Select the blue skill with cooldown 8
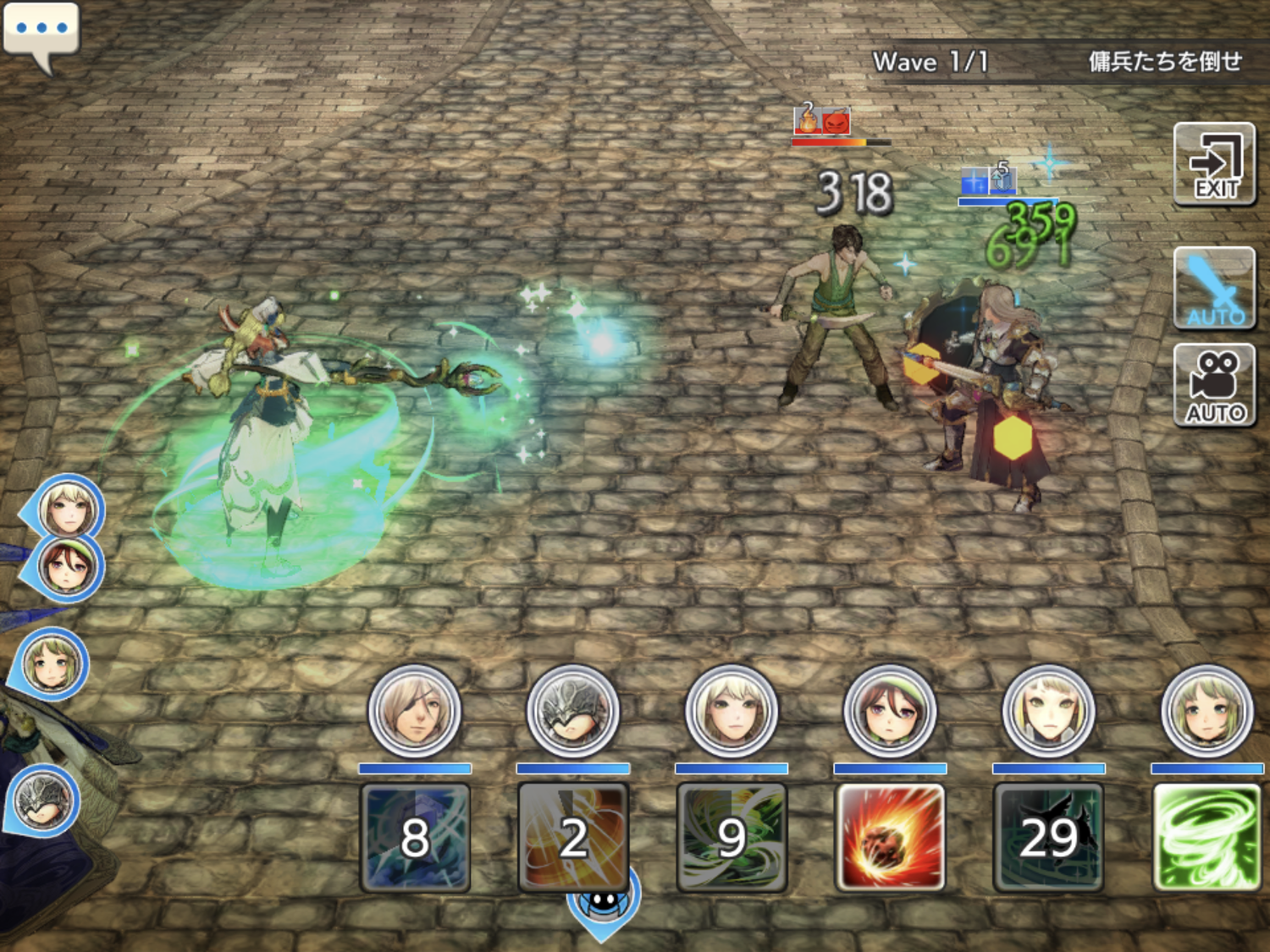Image resolution: width=1270 pixels, height=952 pixels. [x=415, y=837]
